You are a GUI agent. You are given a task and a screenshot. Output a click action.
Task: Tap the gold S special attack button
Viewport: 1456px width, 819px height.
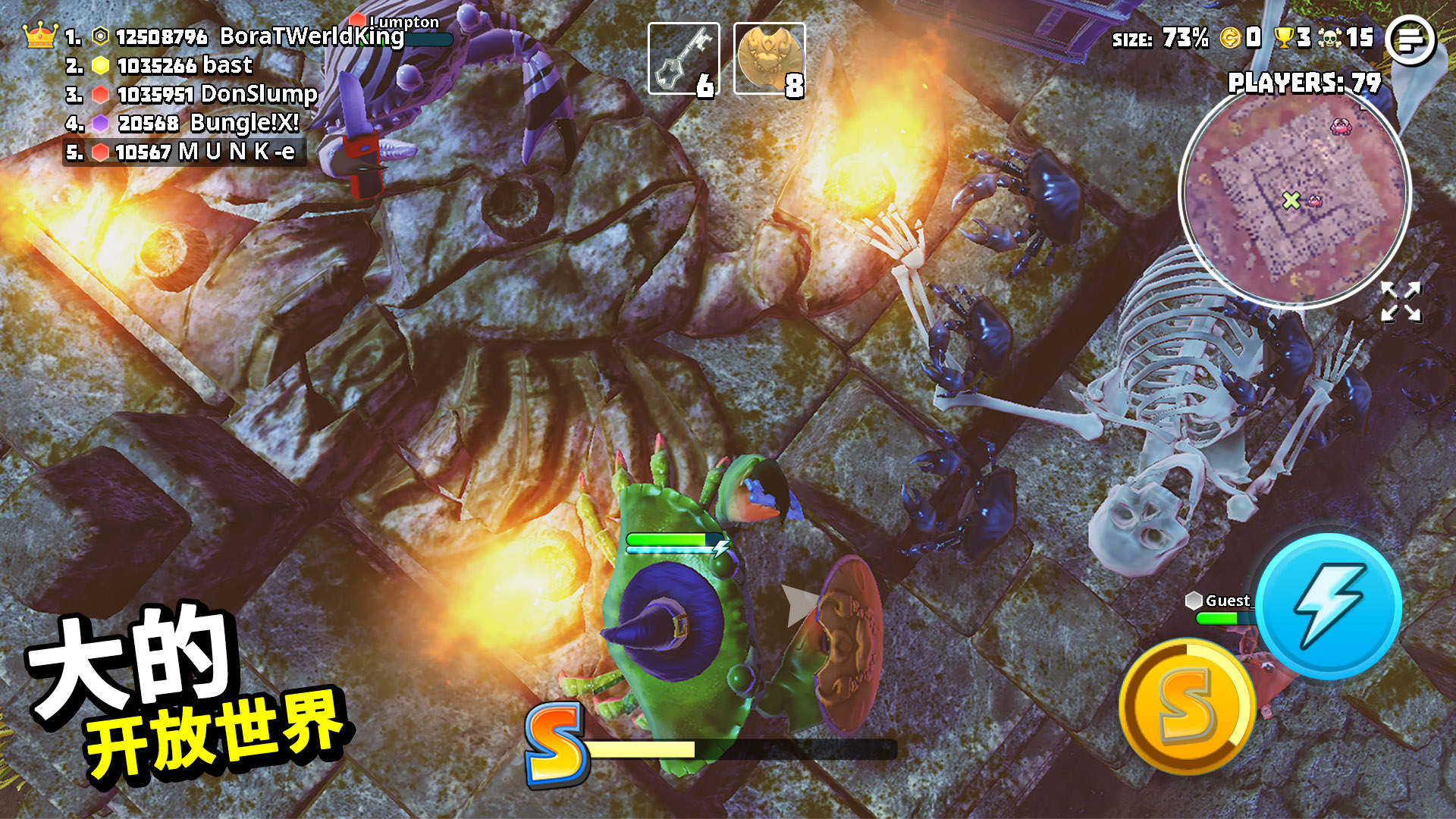pos(1187,706)
